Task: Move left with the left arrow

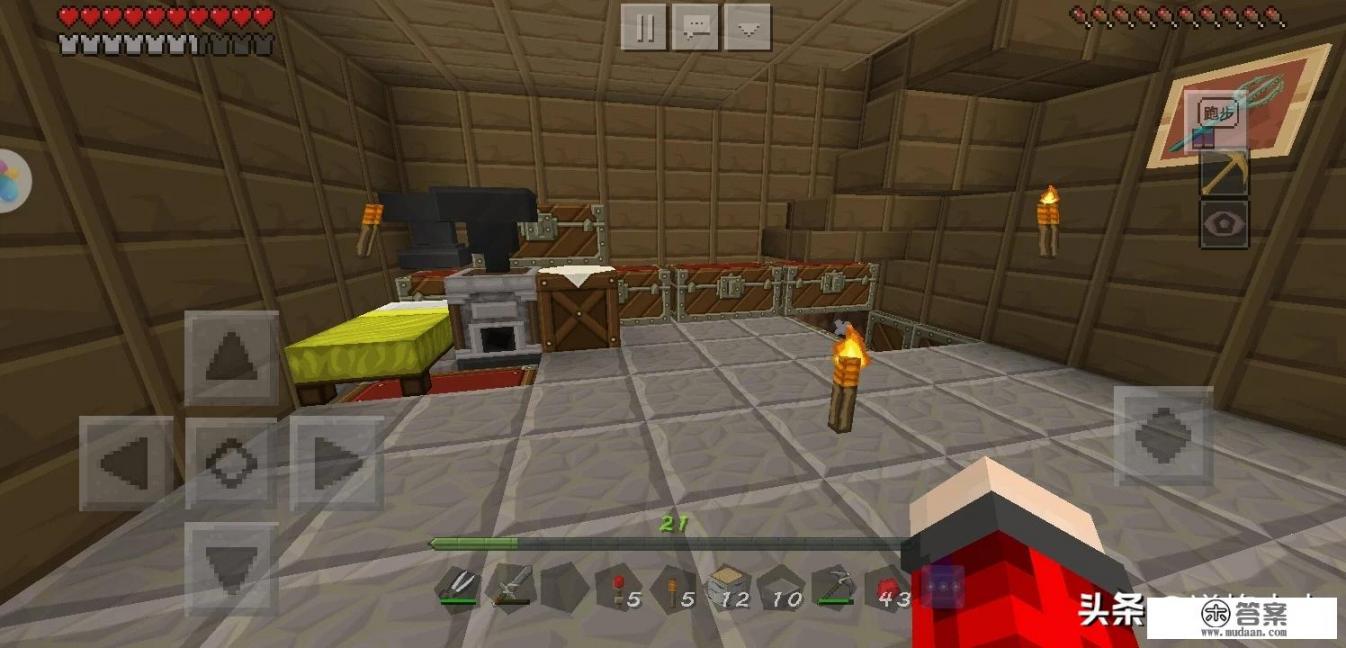Action: (126, 462)
